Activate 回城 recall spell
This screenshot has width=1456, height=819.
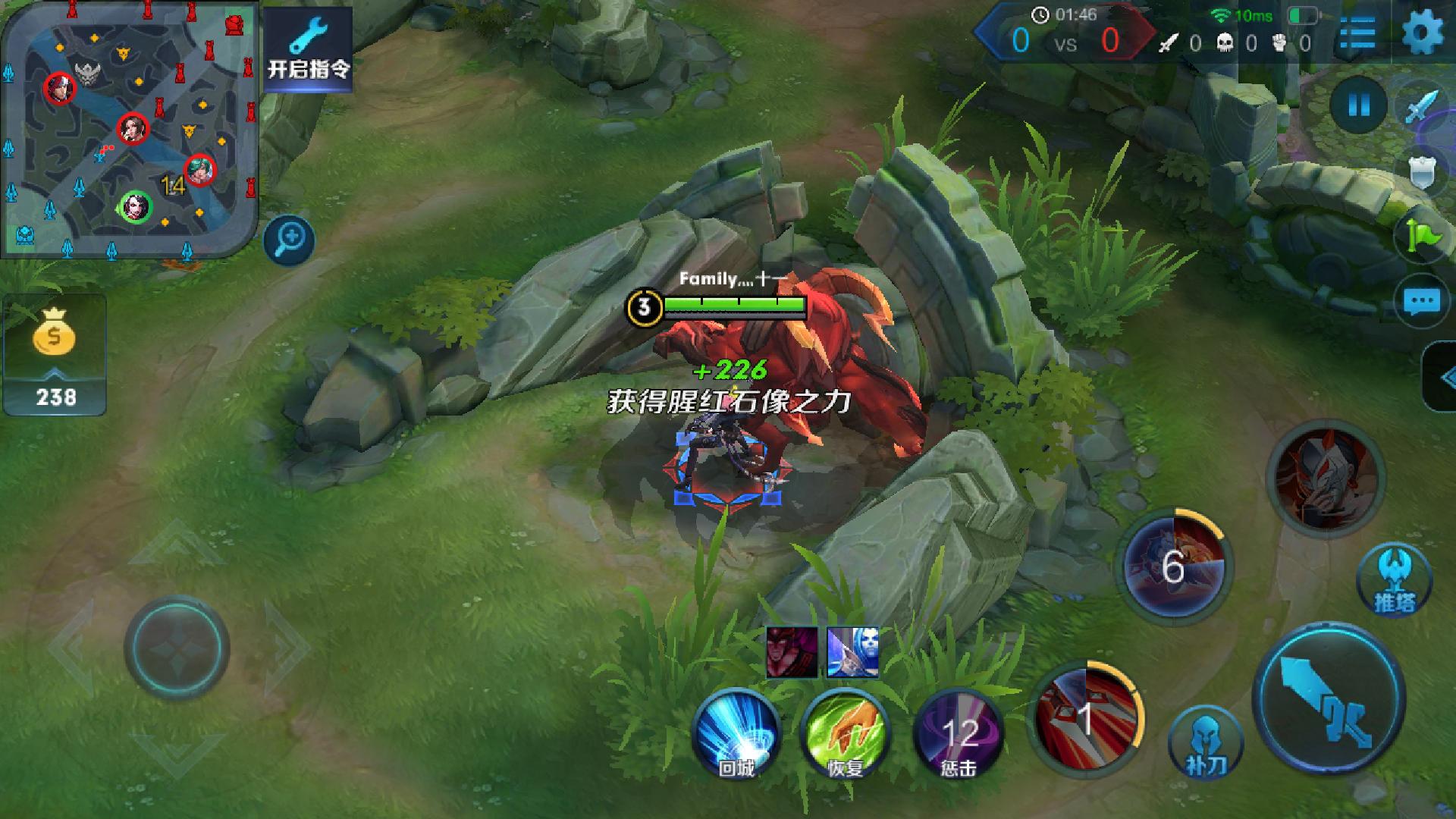tap(736, 734)
